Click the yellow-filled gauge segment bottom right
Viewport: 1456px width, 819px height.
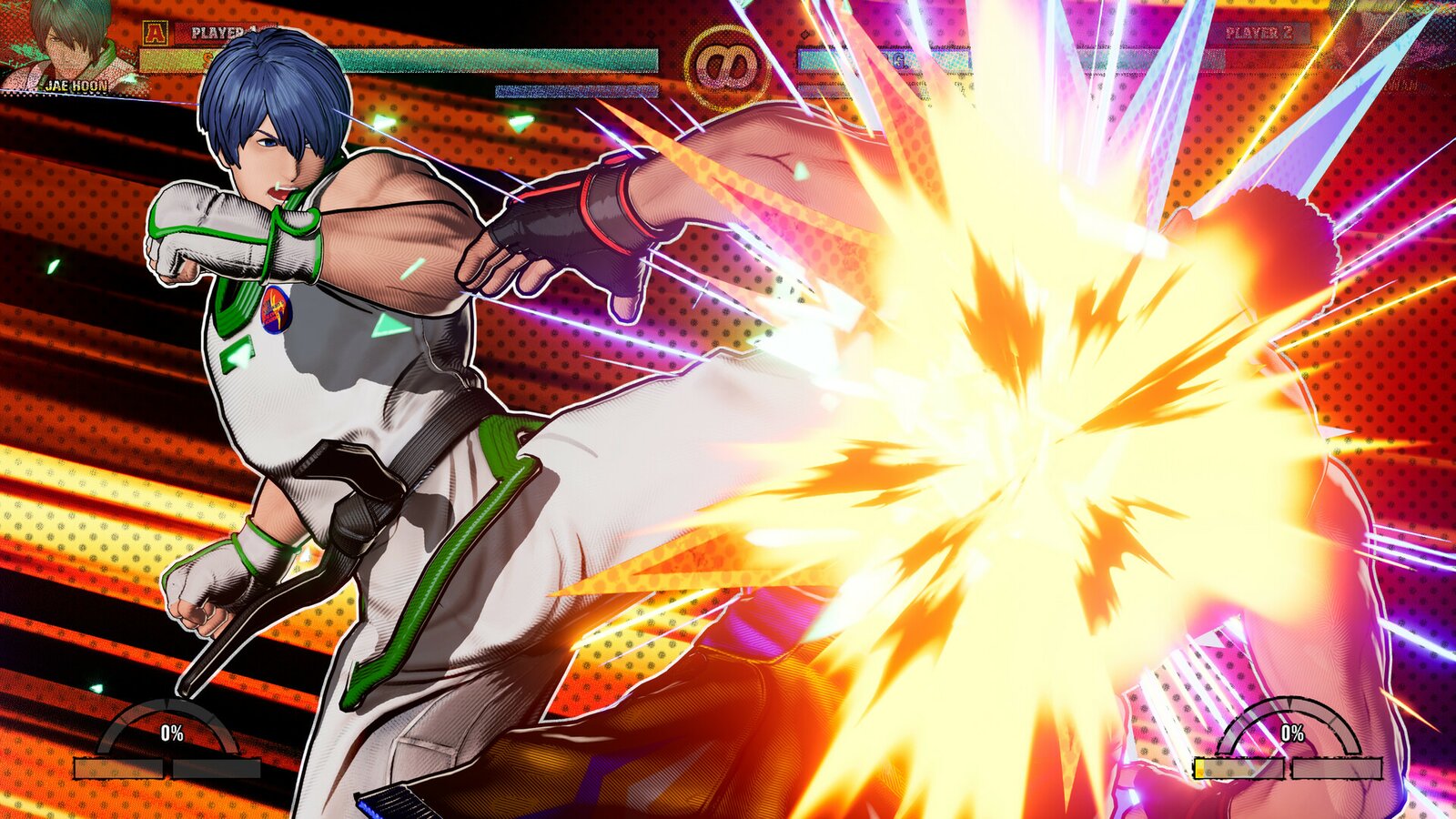pos(1199,767)
